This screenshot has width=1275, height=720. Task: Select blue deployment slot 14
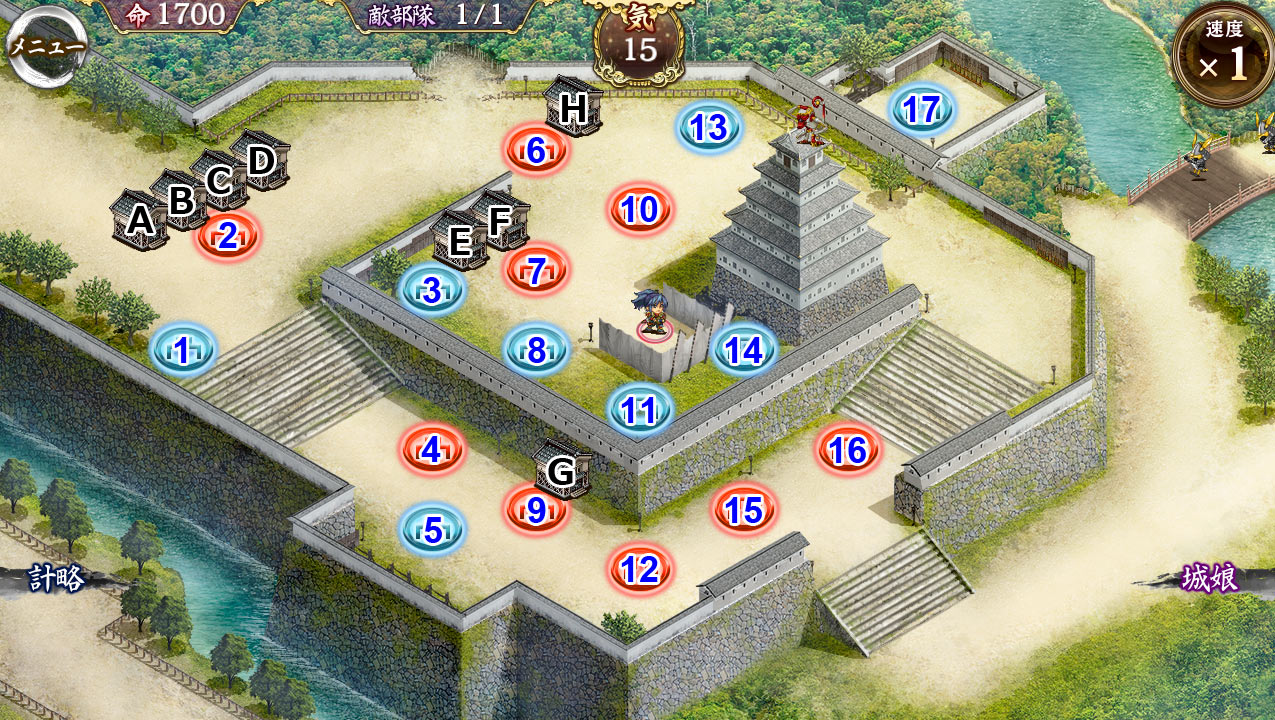click(744, 350)
